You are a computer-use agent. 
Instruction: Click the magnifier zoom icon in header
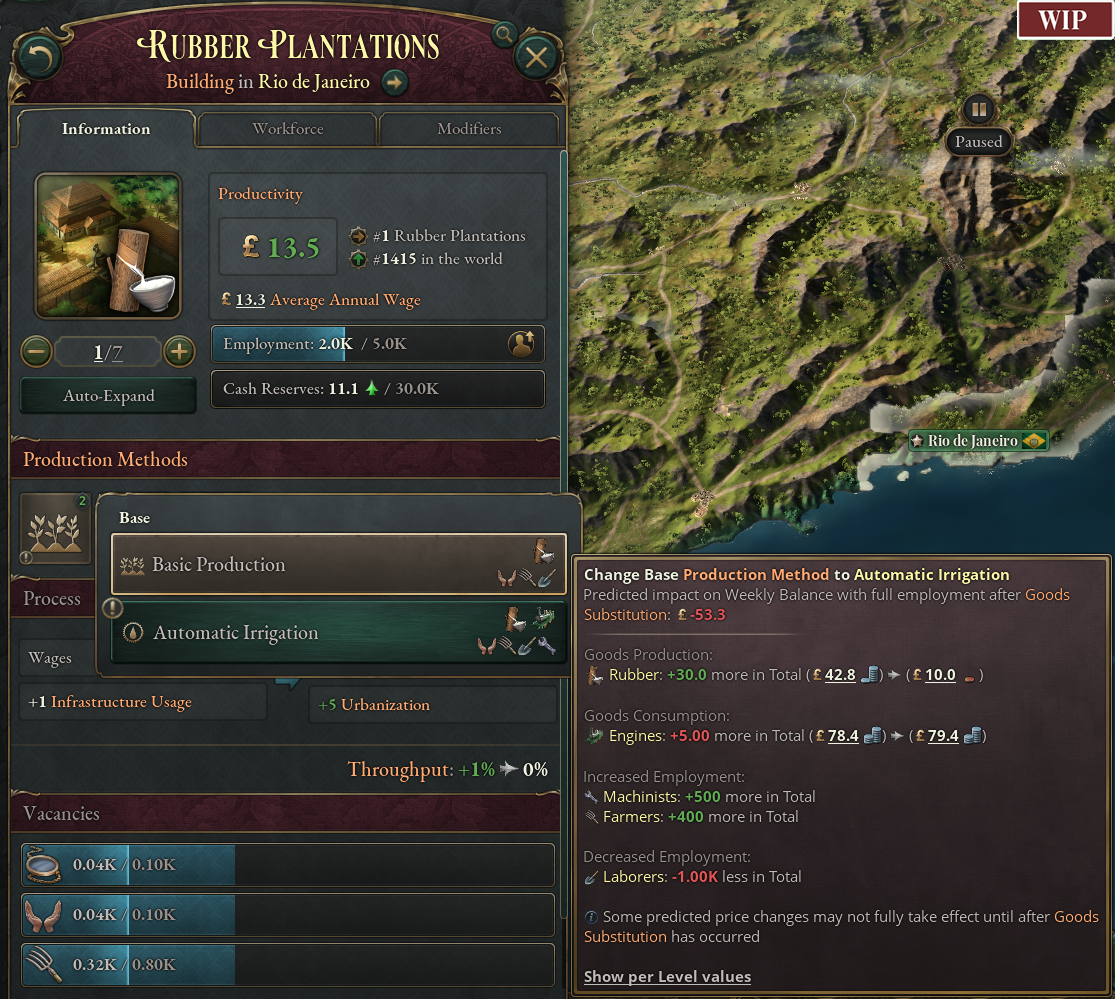tap(505, 35)
